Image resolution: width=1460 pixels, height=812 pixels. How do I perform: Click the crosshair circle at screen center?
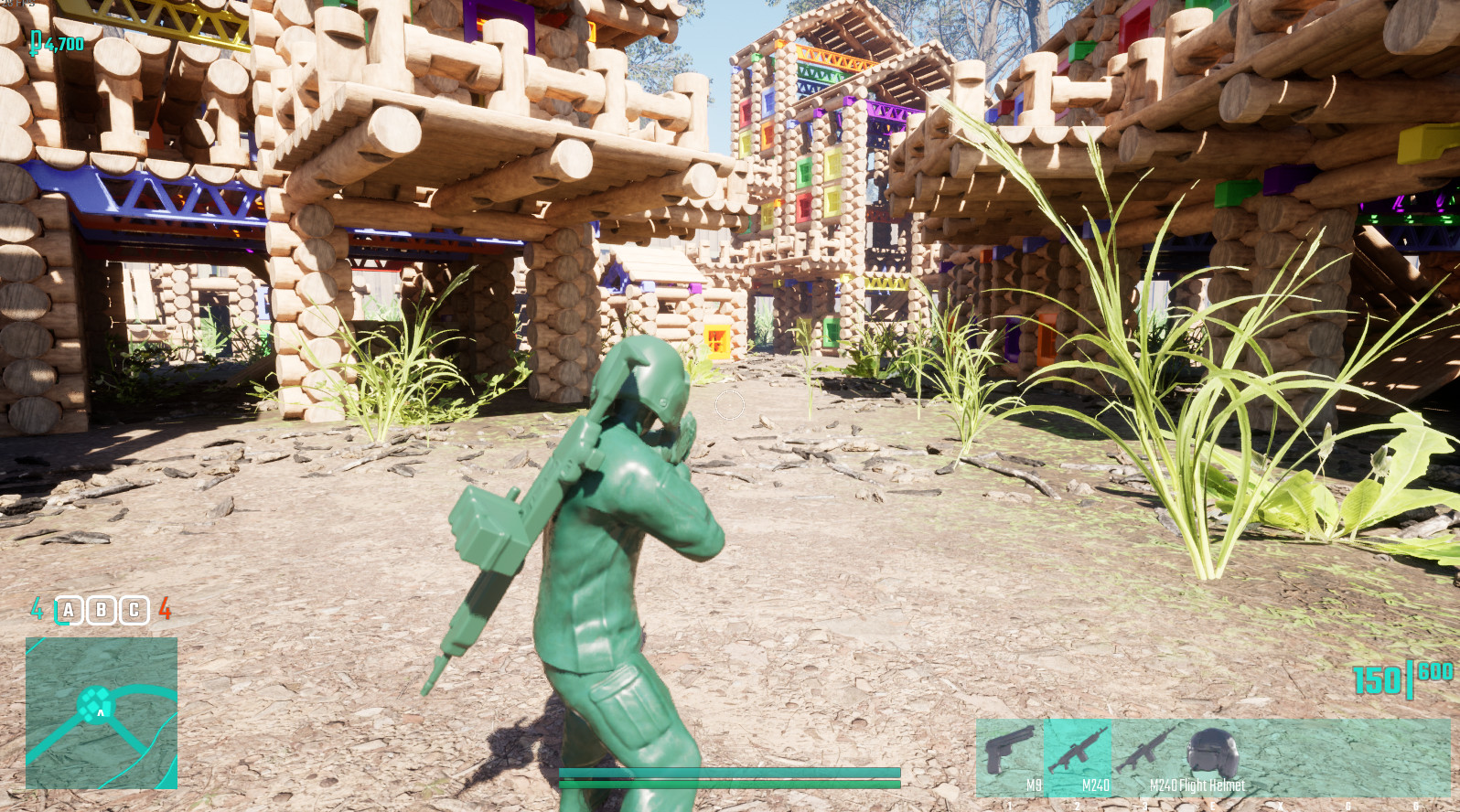pyautogui.click(x=729, y=406)
